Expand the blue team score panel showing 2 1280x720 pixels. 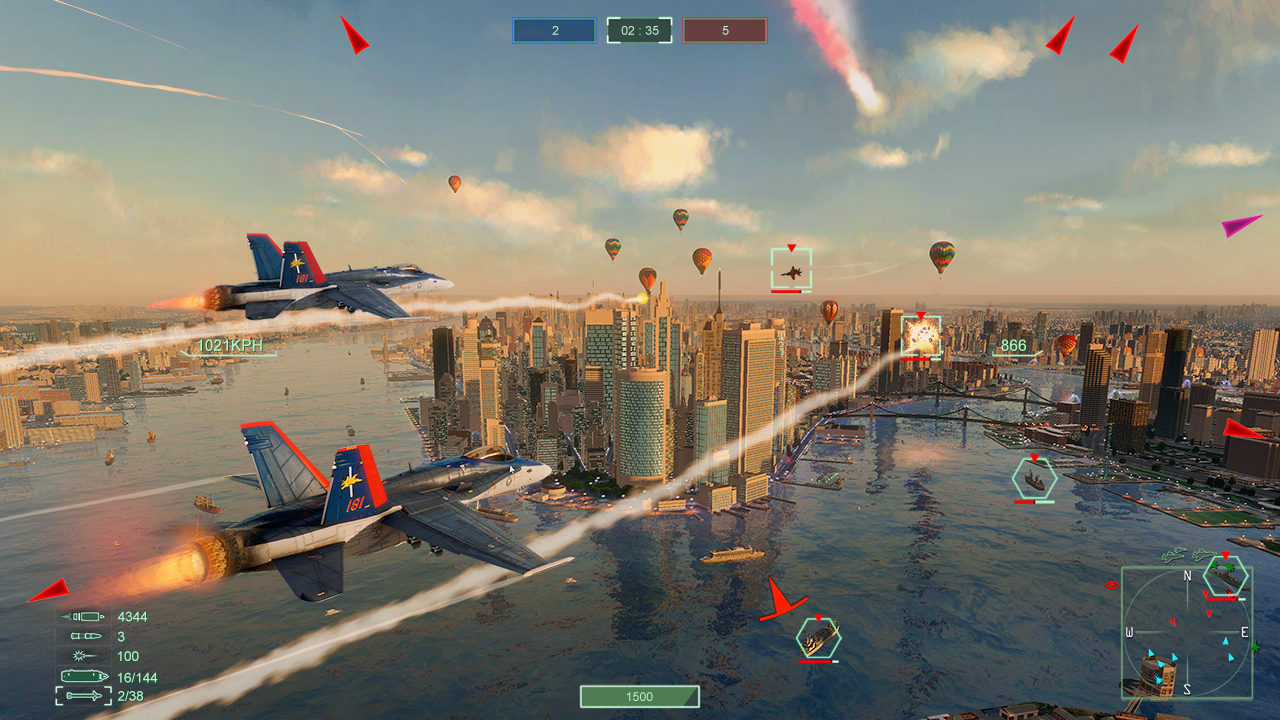(x=553, y=30)
